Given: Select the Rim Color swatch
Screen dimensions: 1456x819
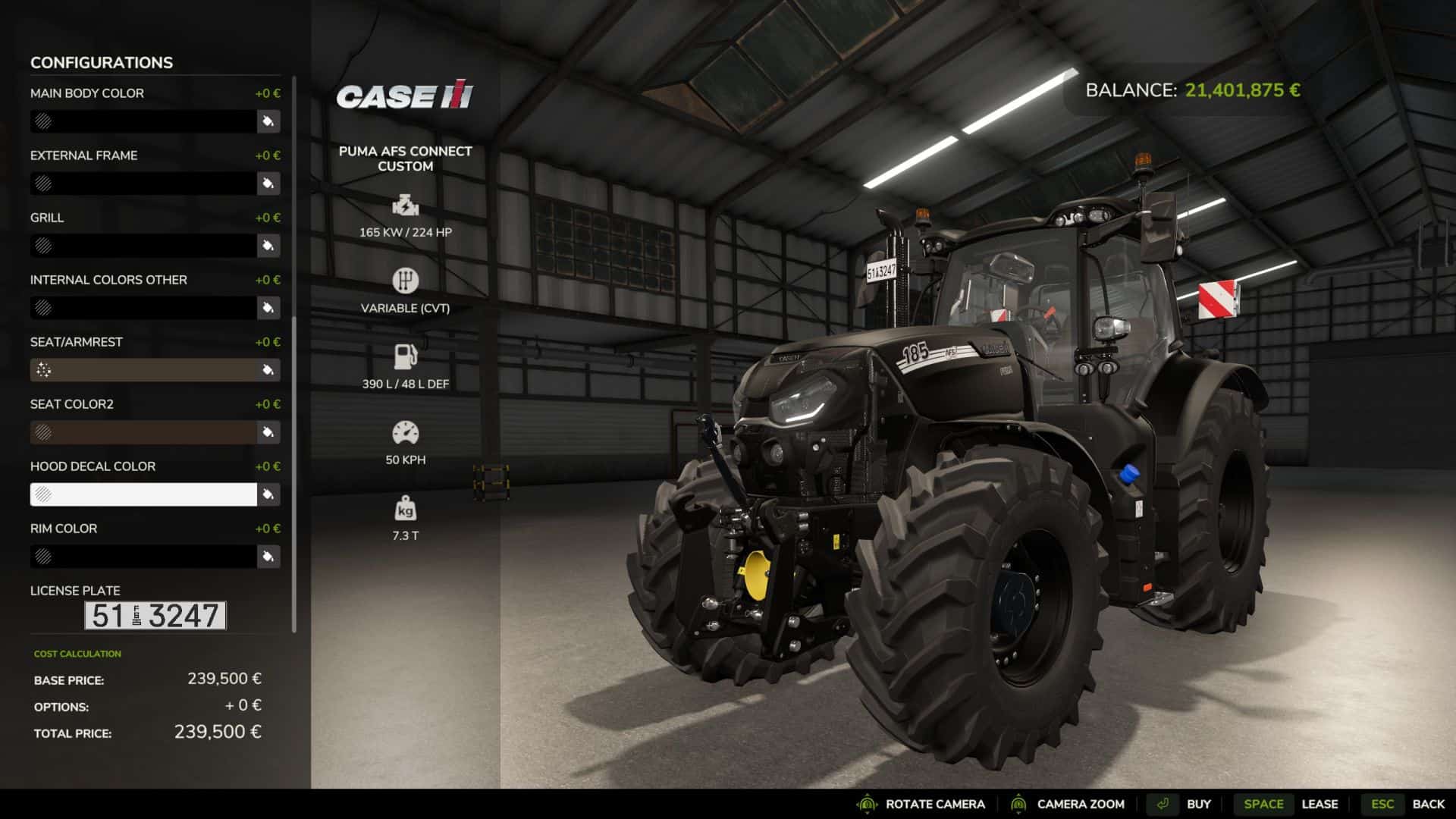Looking at the screenshot, I should 143,557.
